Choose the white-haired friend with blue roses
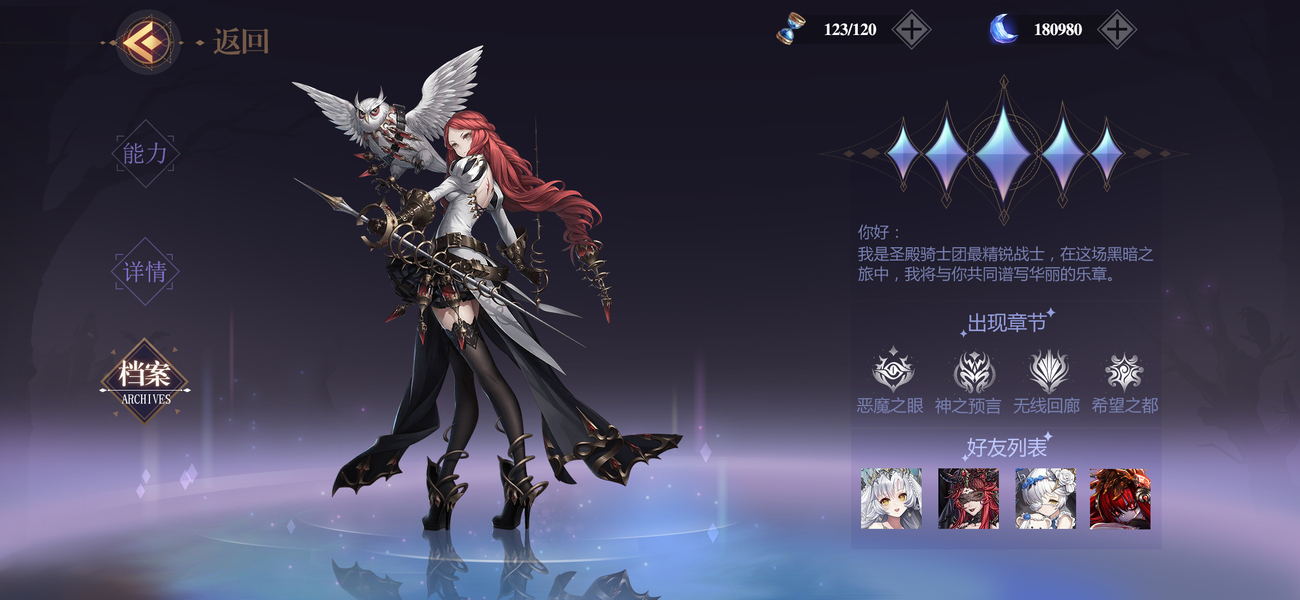The height and width of the screenshot is (600, 1300). 1045,498
